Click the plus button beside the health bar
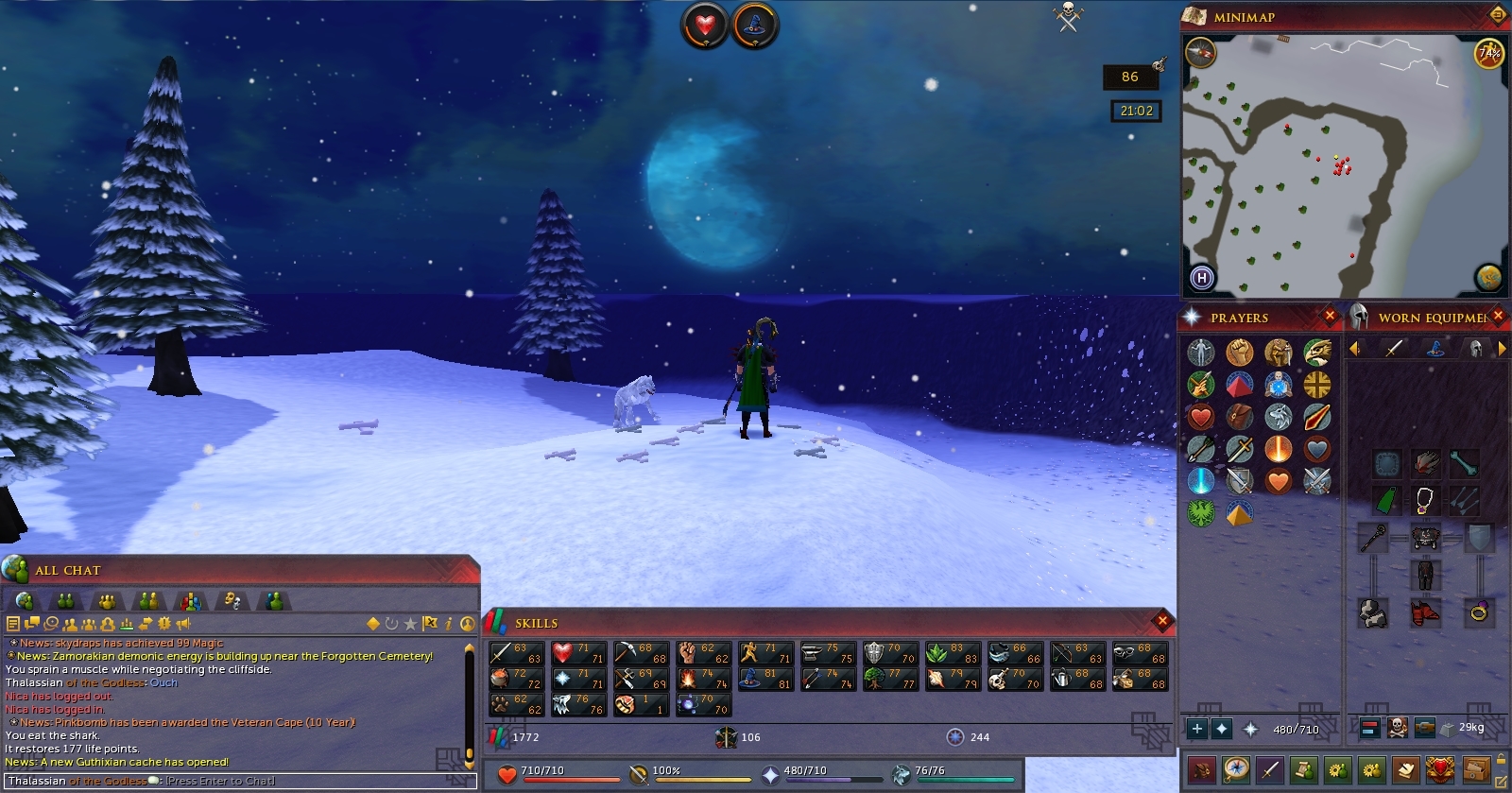1512x793 pixels. (x=1196, y=728)
